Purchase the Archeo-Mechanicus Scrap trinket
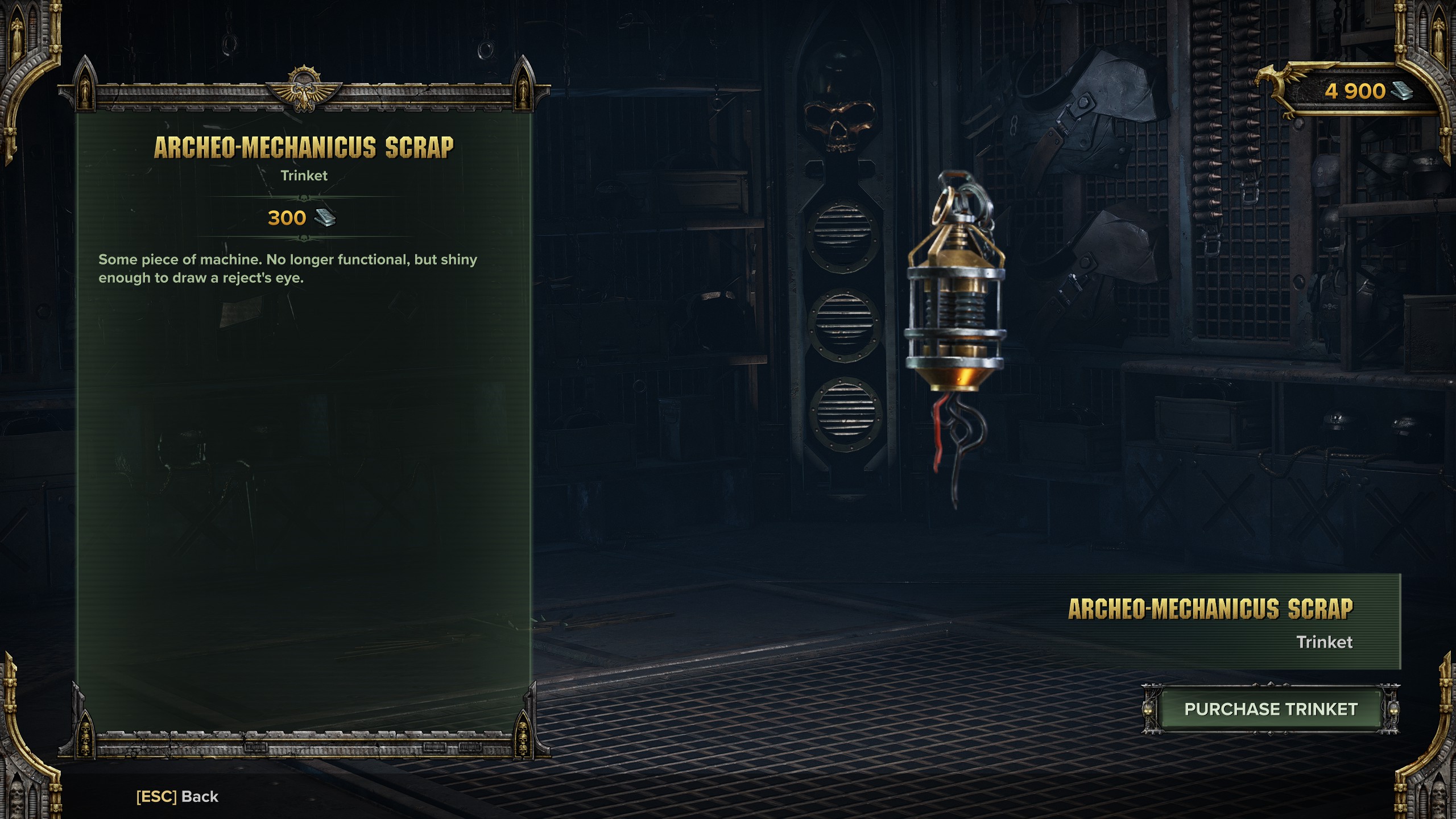The height and width of the screenshot is (819, 1456). (x=1271, y=709)
